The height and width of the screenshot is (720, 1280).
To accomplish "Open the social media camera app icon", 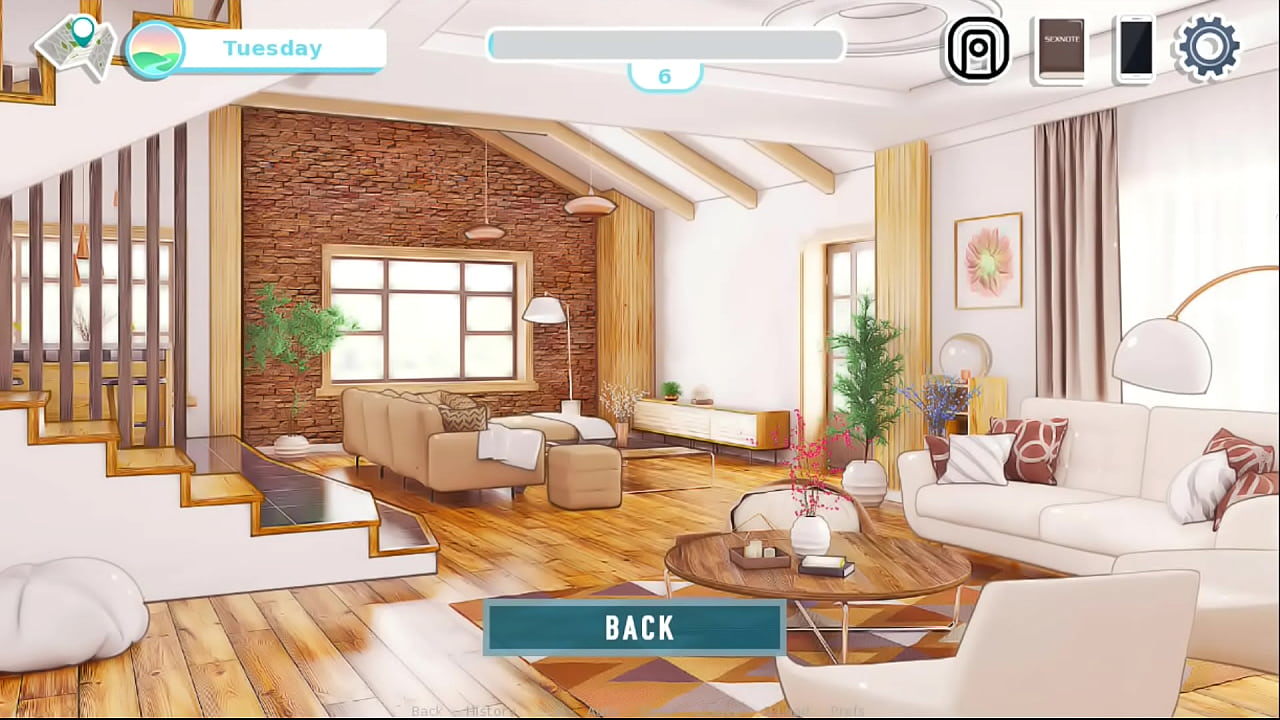I will click(977, 48).
